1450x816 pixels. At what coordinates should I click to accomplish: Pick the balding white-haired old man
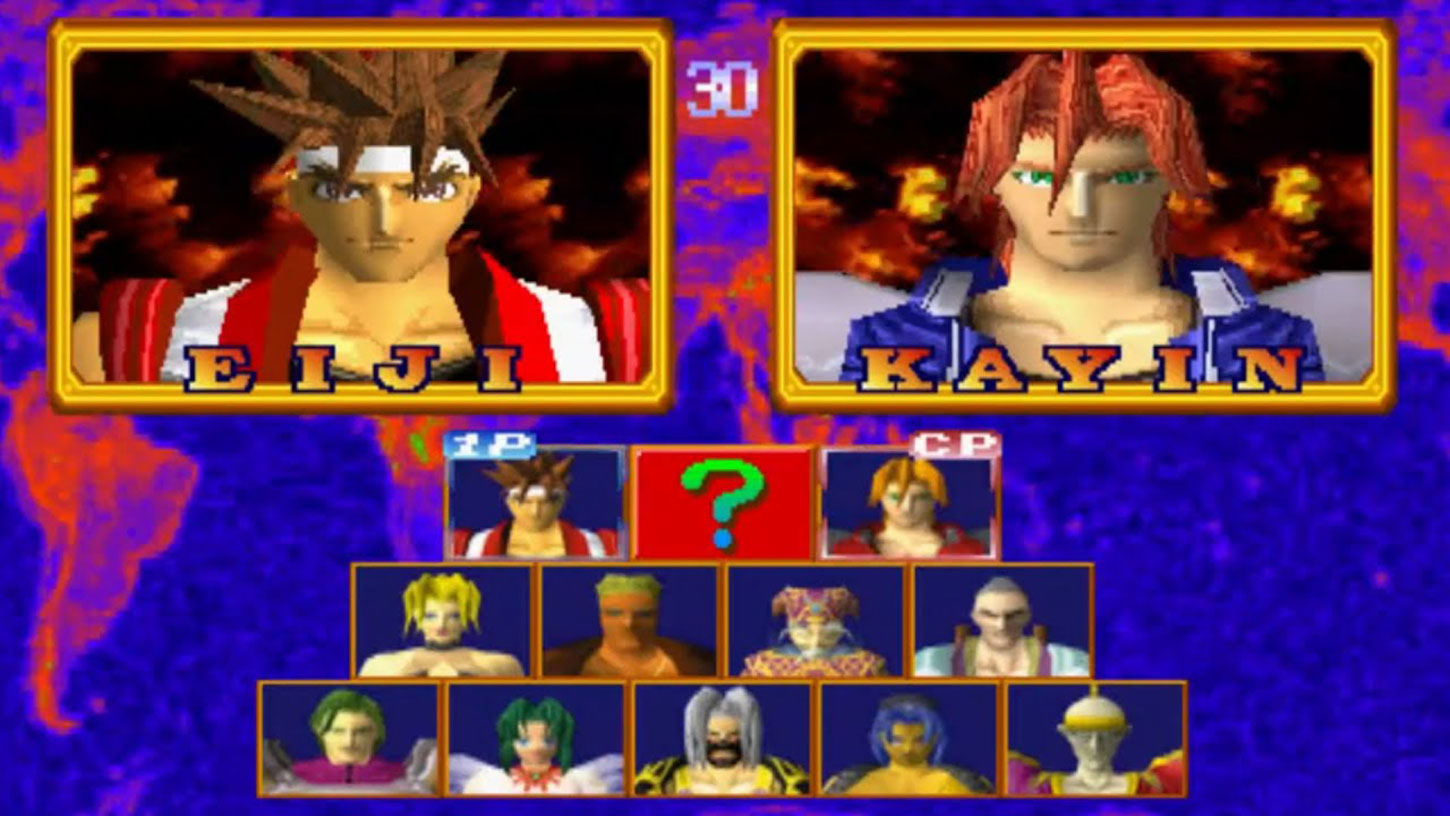pyautogui.click(x=1002, y=621)
